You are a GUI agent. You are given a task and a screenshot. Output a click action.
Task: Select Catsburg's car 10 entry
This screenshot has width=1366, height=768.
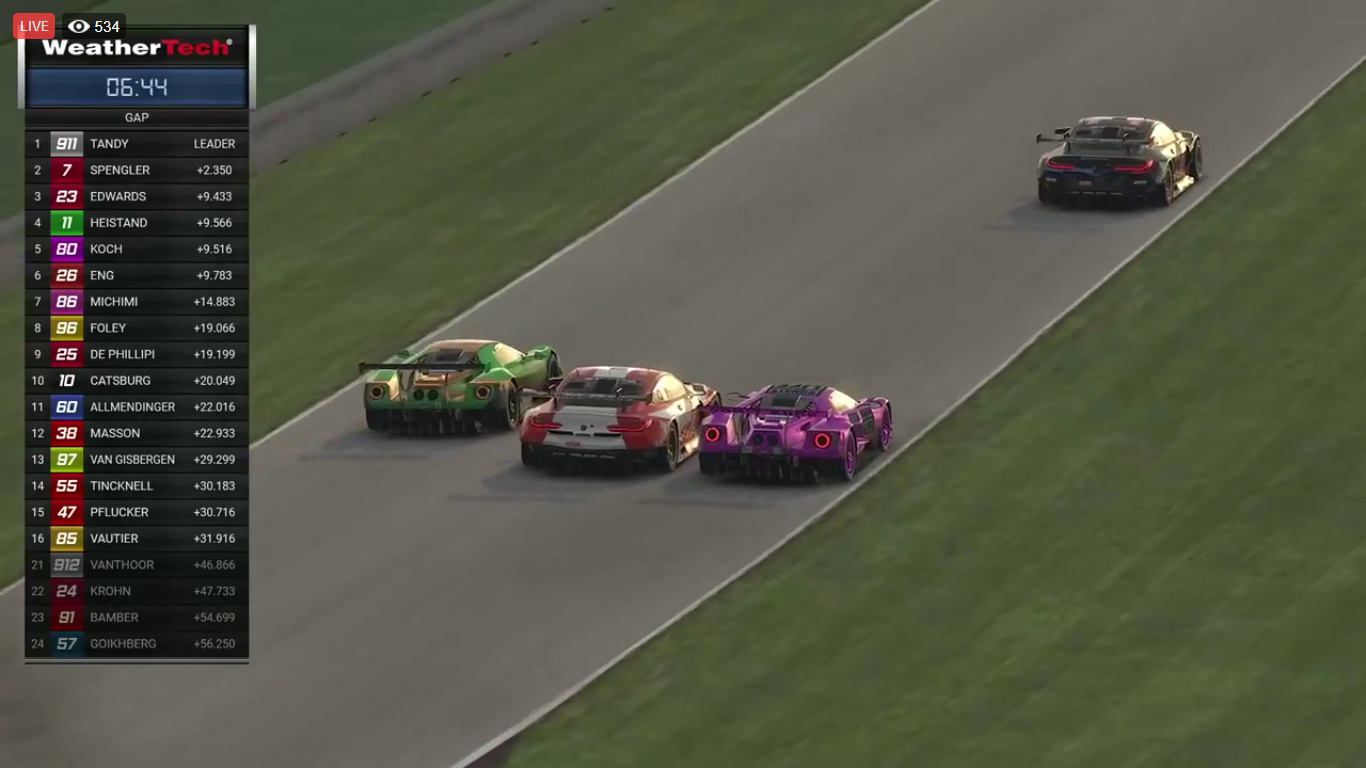[x=137, y=381]
